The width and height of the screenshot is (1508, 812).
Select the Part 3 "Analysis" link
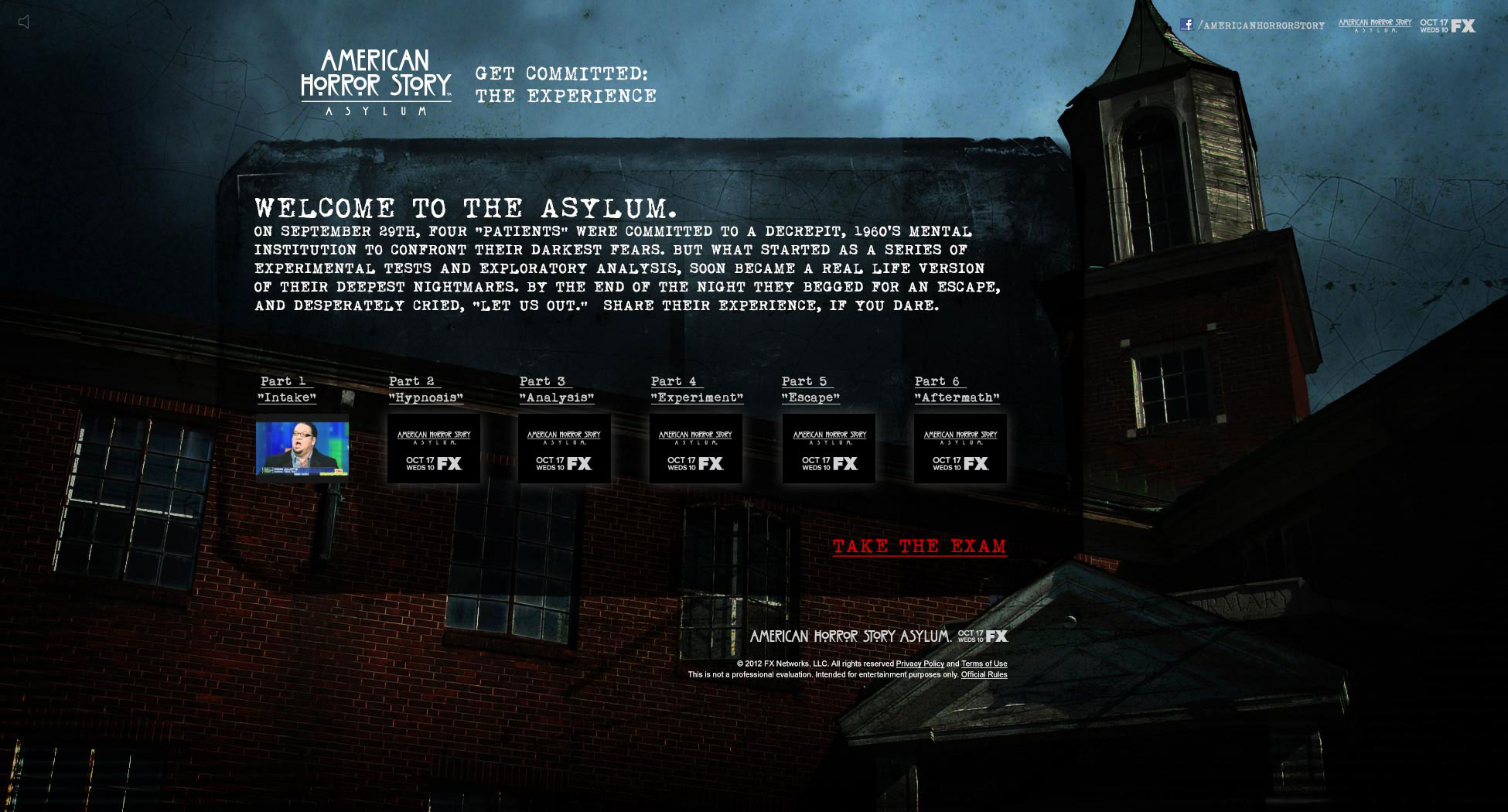click(556, 390)
